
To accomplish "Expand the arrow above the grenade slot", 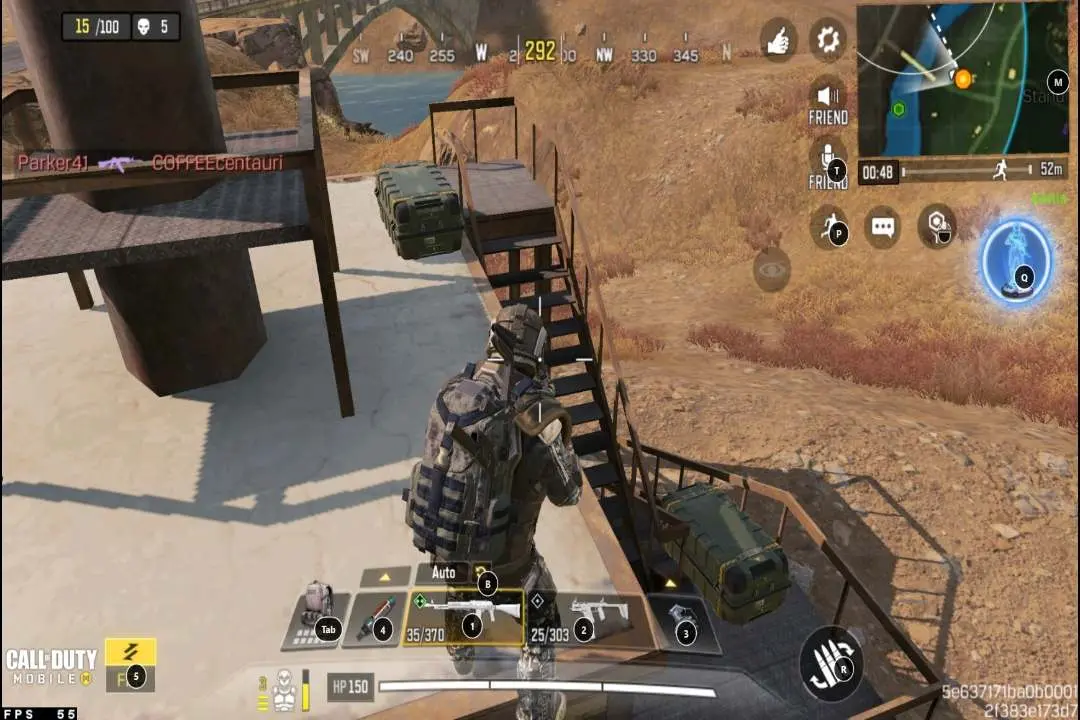I will [670, 582].
